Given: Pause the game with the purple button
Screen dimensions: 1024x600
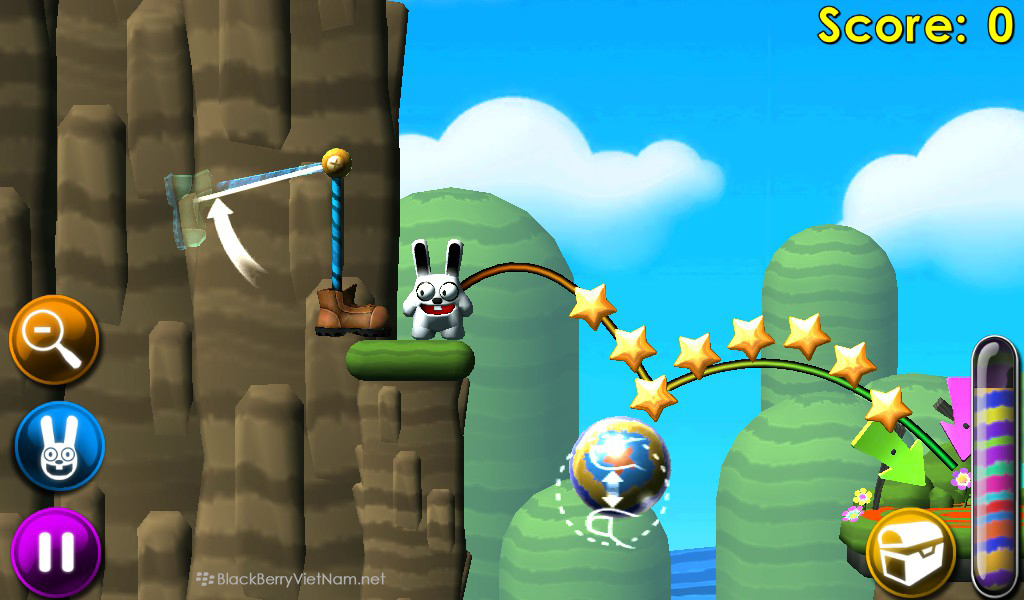Looking at the screenshot, I should [56, 552].
